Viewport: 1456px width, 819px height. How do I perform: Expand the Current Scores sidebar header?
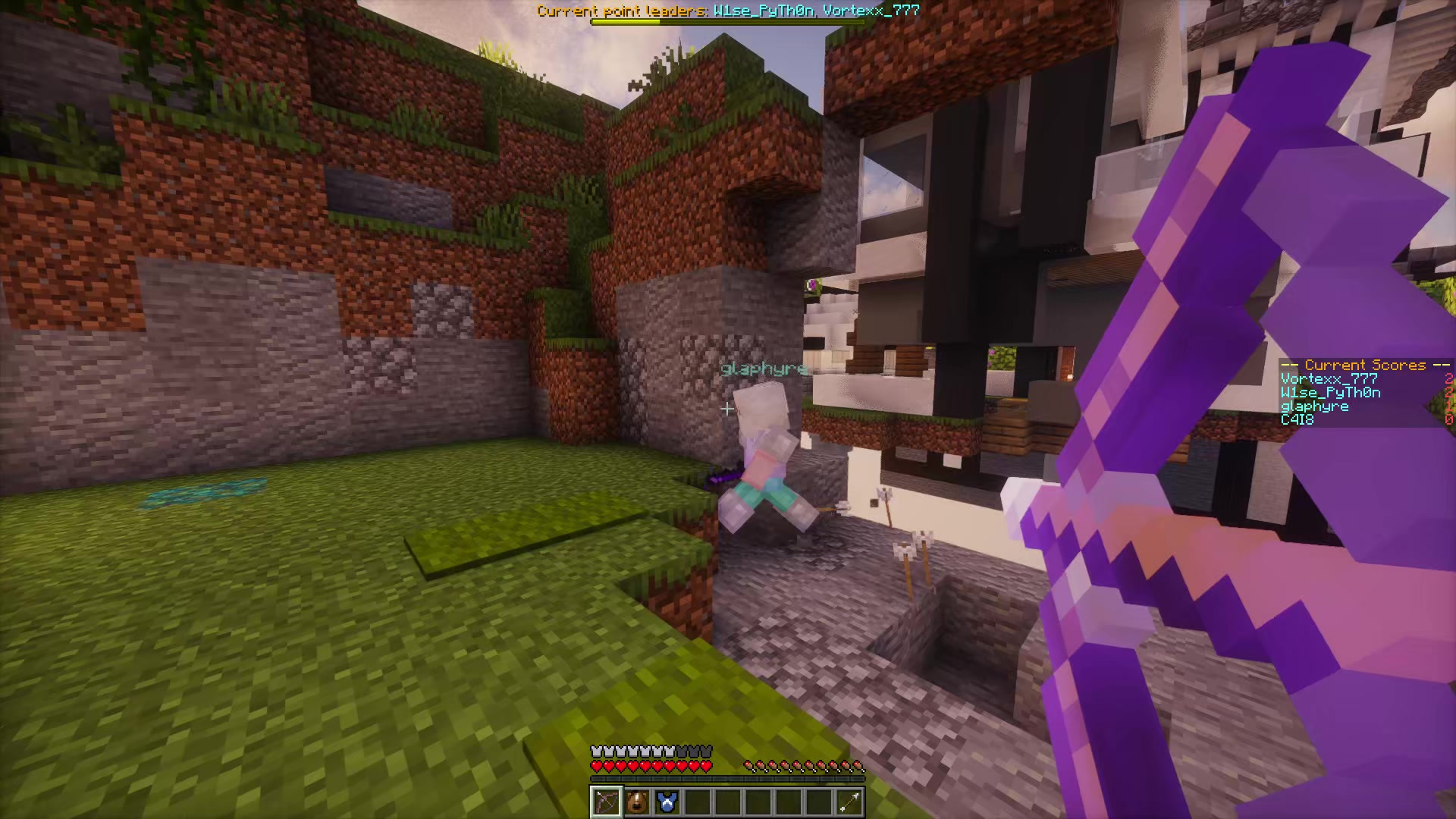tap(1363, 365)
